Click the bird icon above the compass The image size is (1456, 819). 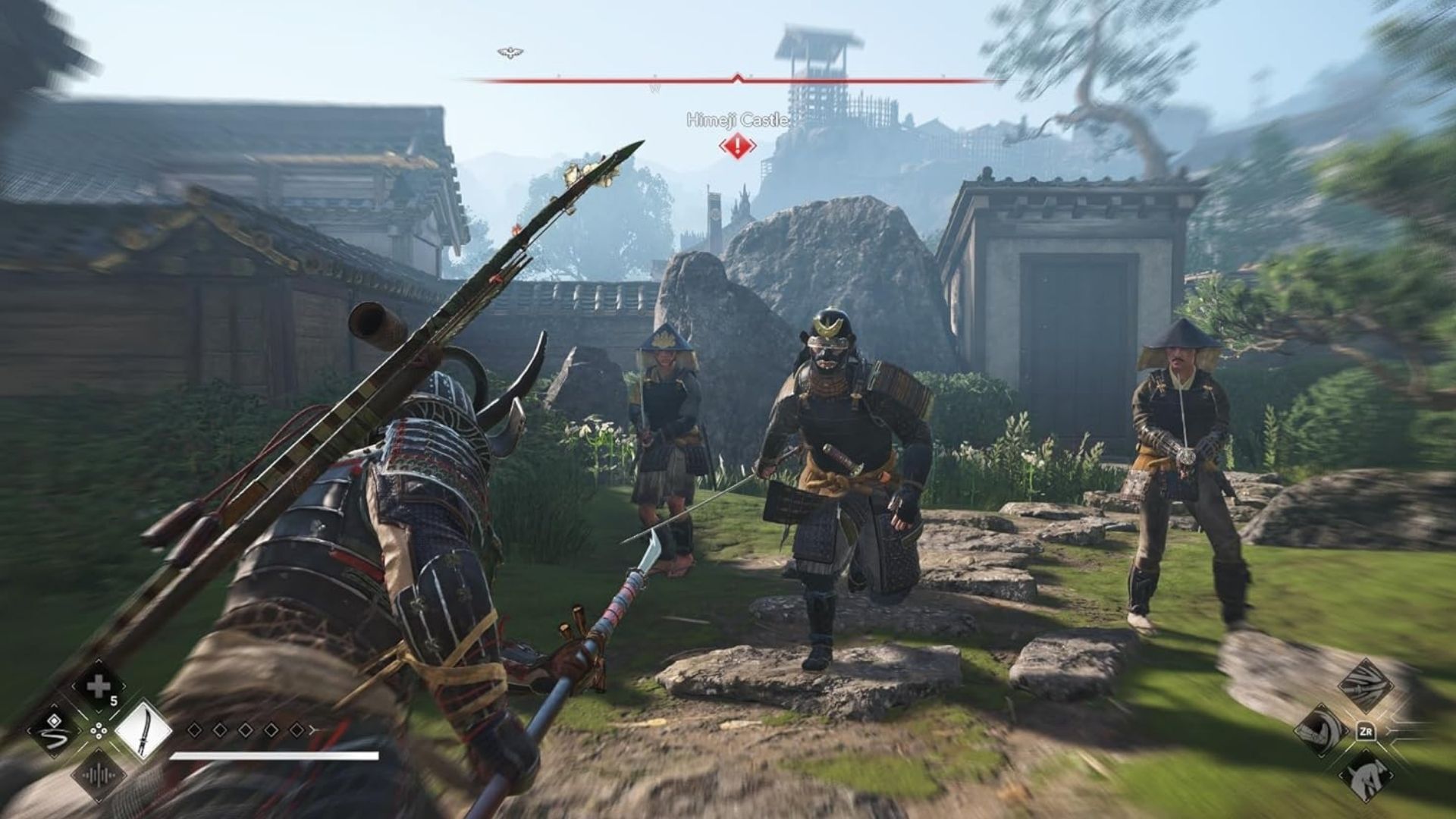pos(510,52)
